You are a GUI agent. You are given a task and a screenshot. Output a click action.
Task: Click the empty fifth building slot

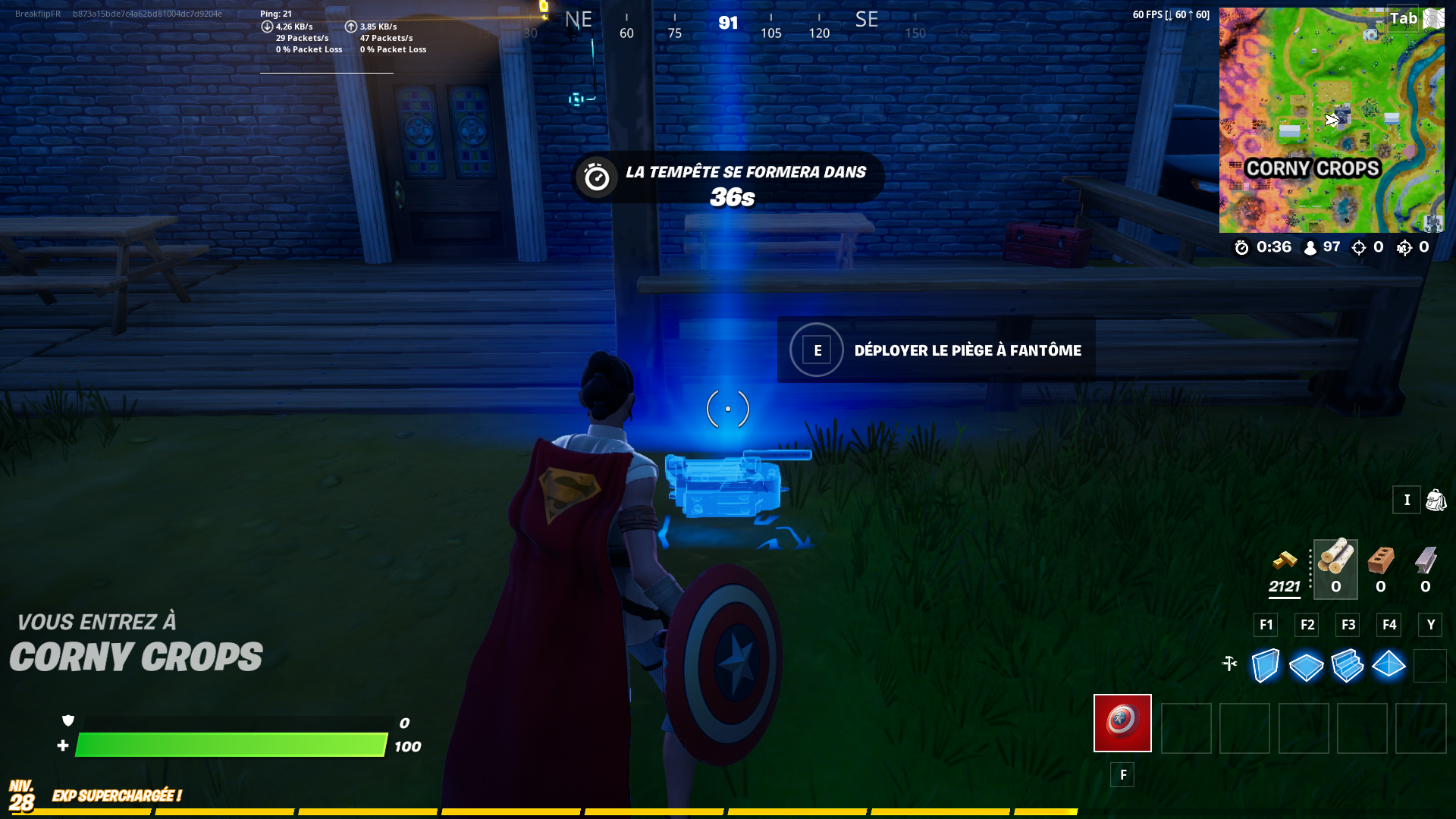coord(1429,666)
